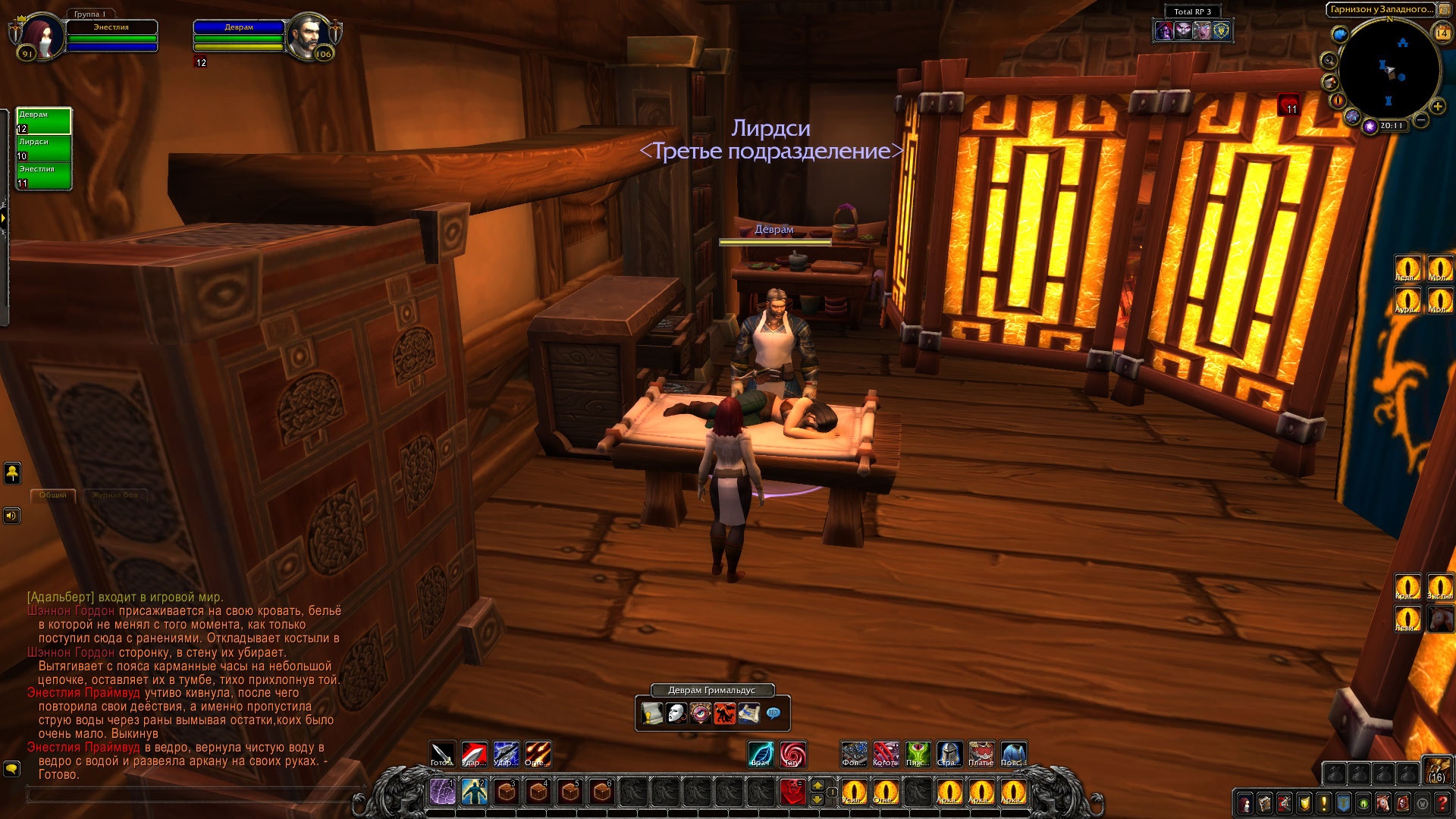Click the minimap tracking magnifier button

tap(1329, 61)
